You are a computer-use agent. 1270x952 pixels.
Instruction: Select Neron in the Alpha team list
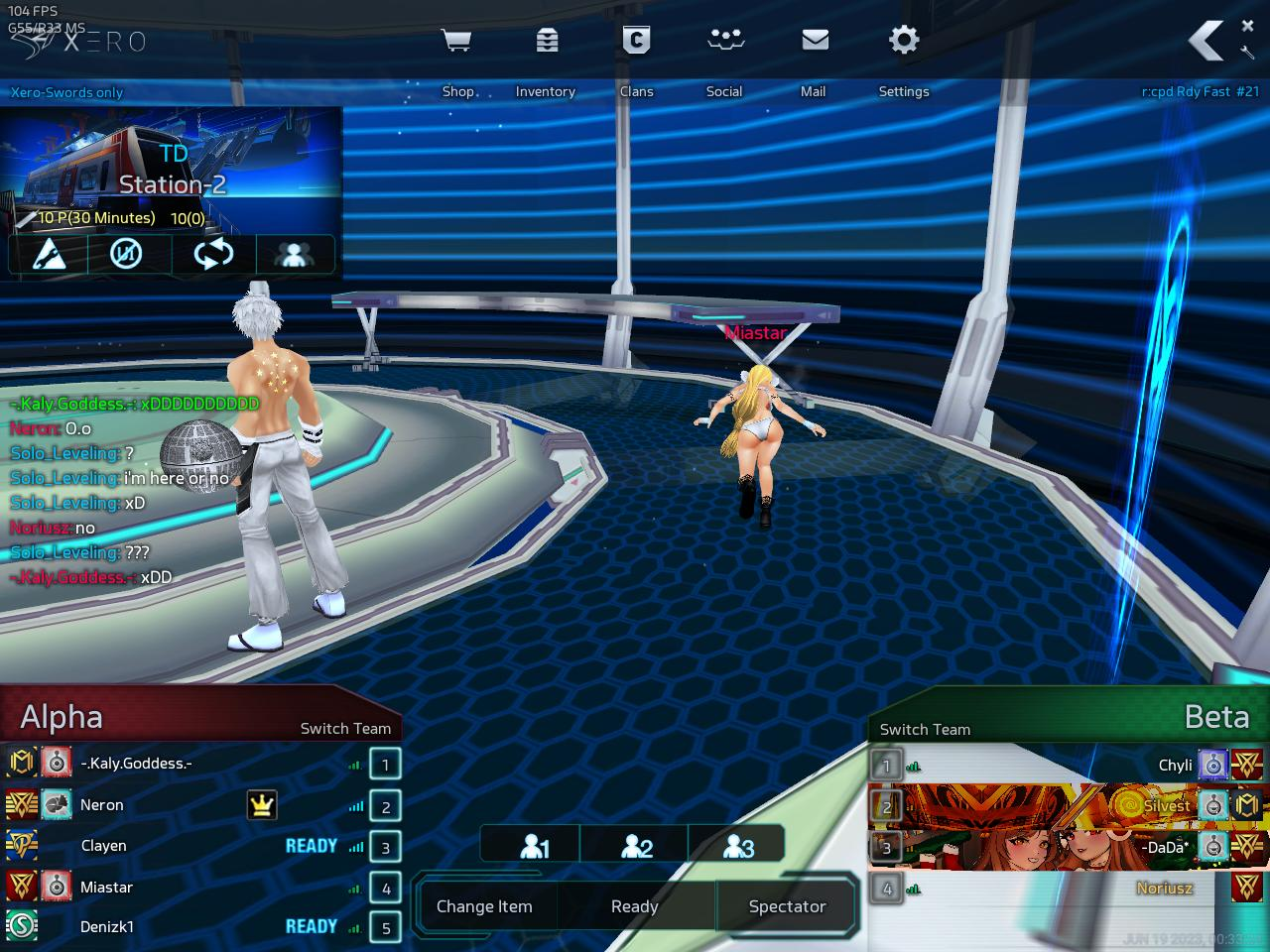coord(102,805)
